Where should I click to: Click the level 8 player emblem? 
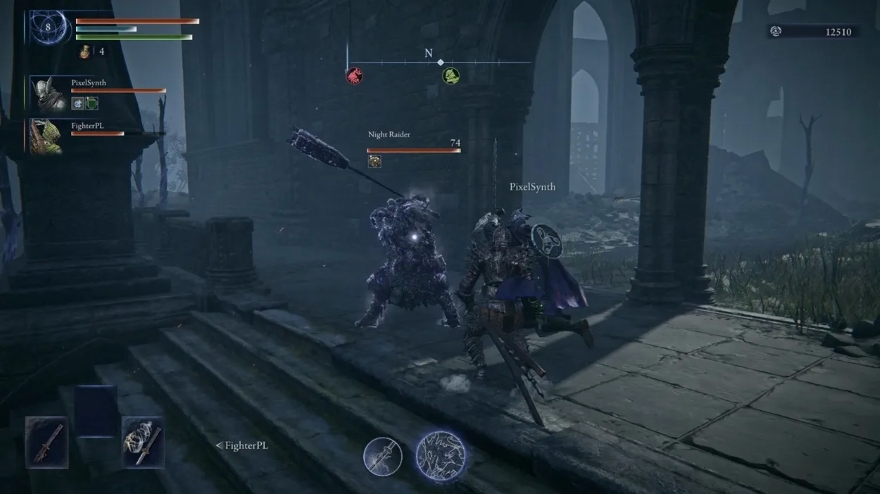(46, 27)
